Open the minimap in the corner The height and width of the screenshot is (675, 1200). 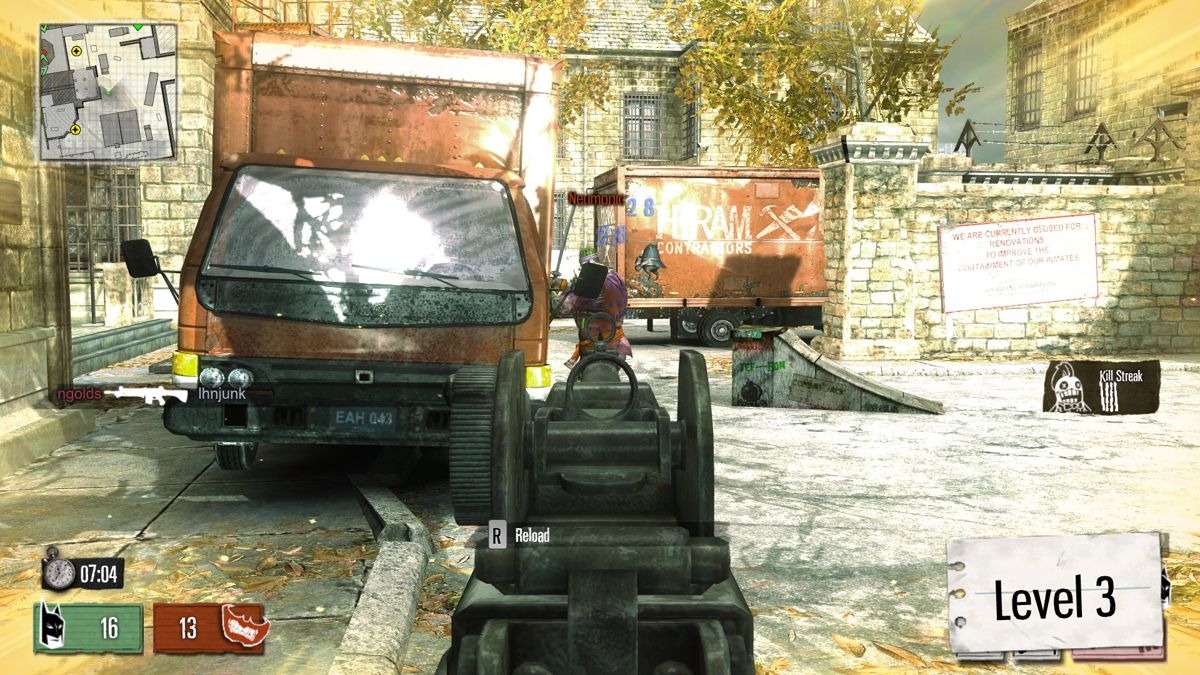pyautogui.click(x=108, y=91)
